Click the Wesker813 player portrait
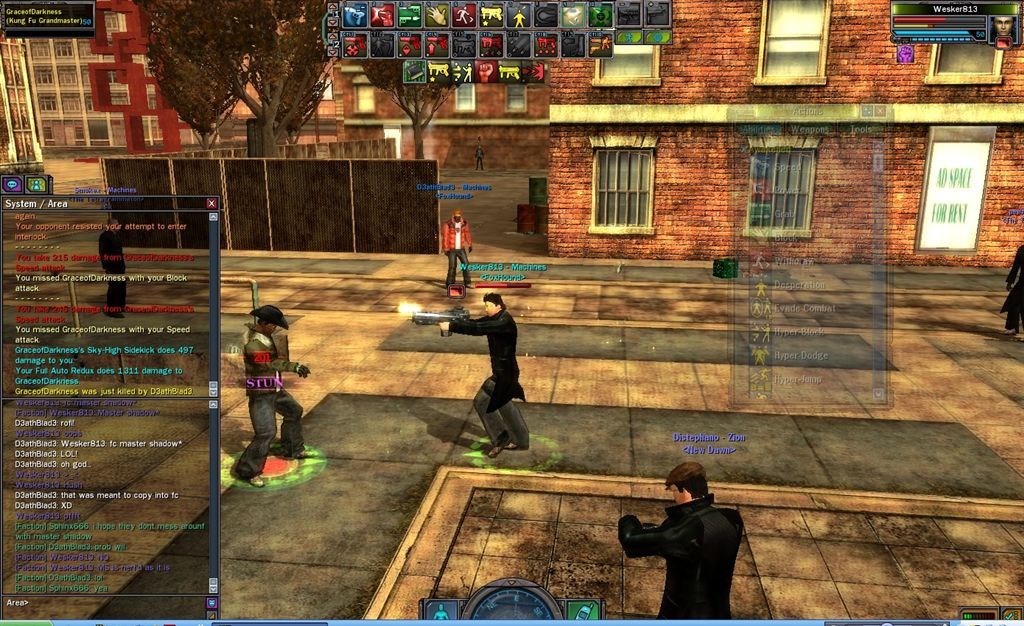Image resolution: width=1024 pixels, height=626 pixels. tap(1003, 26)
